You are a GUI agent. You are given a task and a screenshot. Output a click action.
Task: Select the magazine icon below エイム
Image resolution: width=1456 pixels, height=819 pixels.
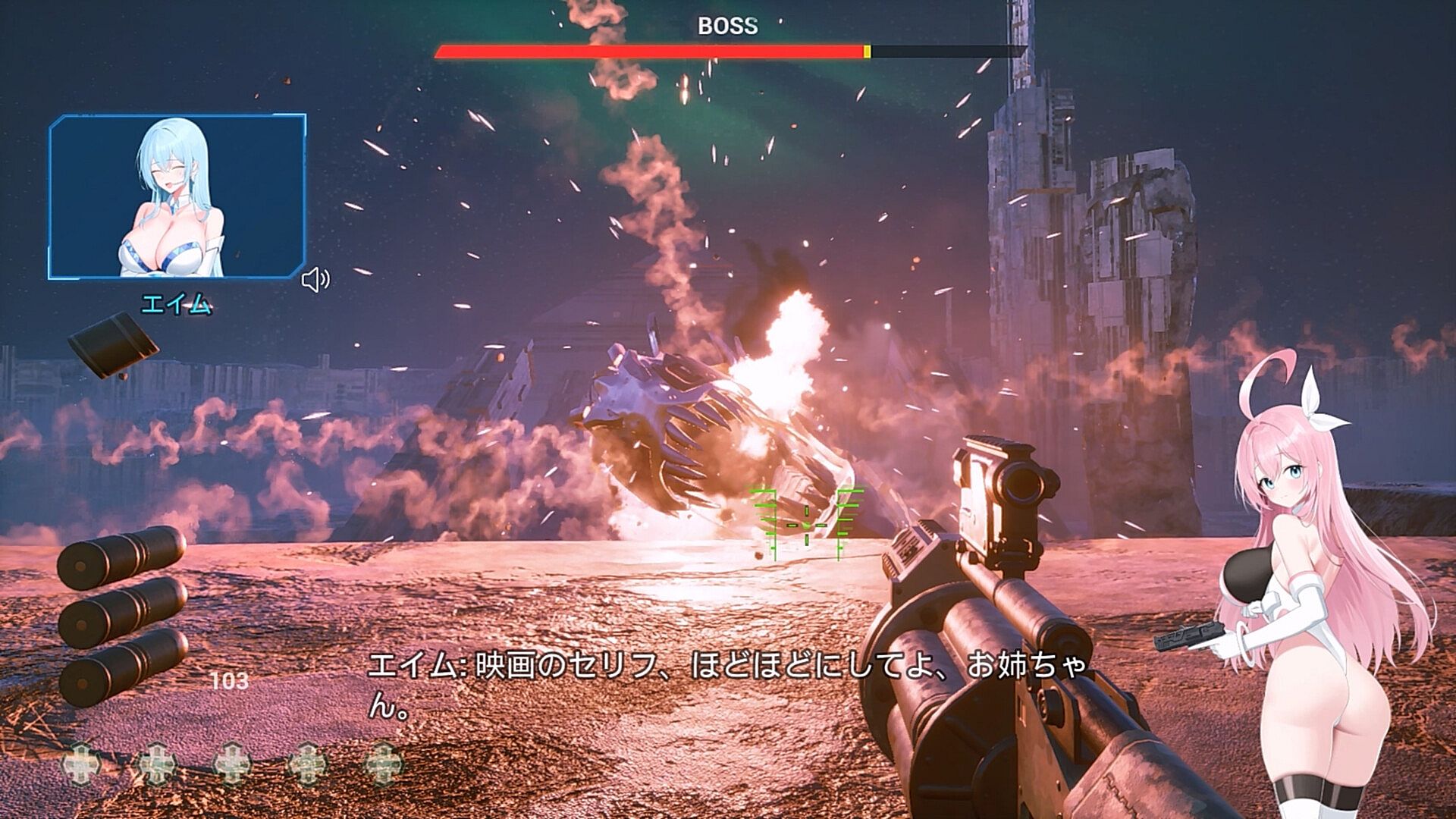[x=112, y=346]
